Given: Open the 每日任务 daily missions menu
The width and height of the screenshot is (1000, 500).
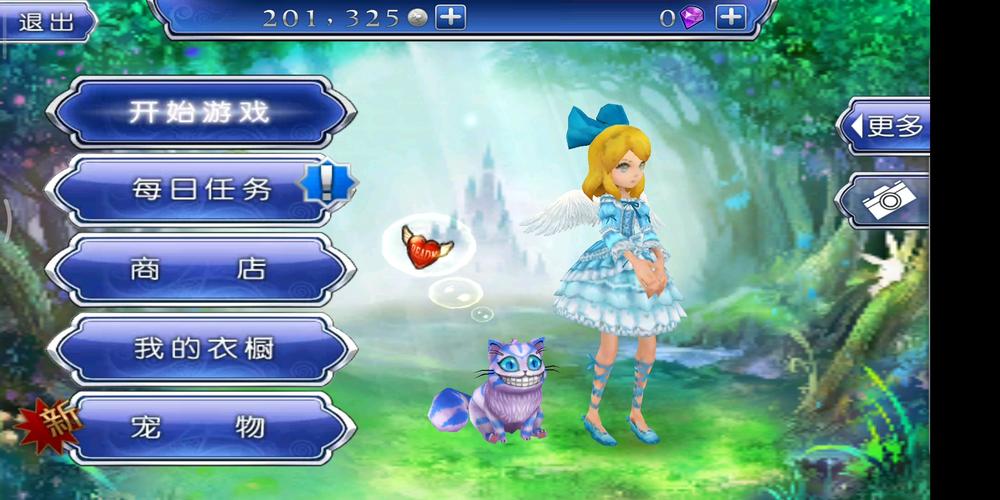Looking at the screenshot, I should pos(200,190).
